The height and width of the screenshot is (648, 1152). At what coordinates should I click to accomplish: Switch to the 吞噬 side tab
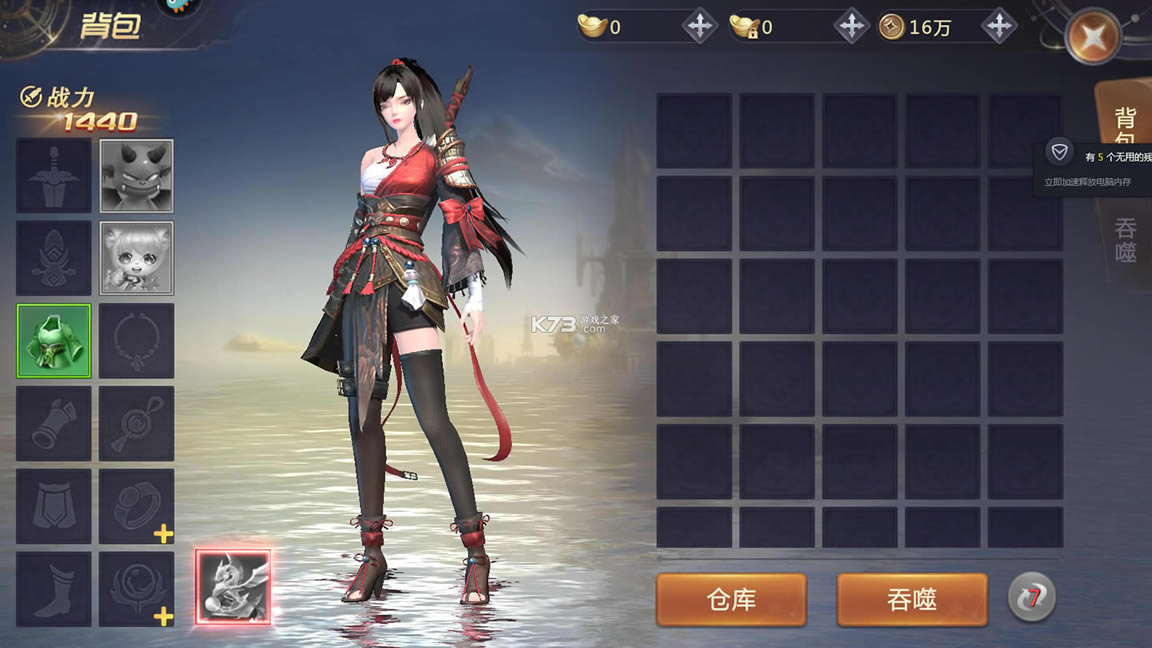coord(1126,242)
